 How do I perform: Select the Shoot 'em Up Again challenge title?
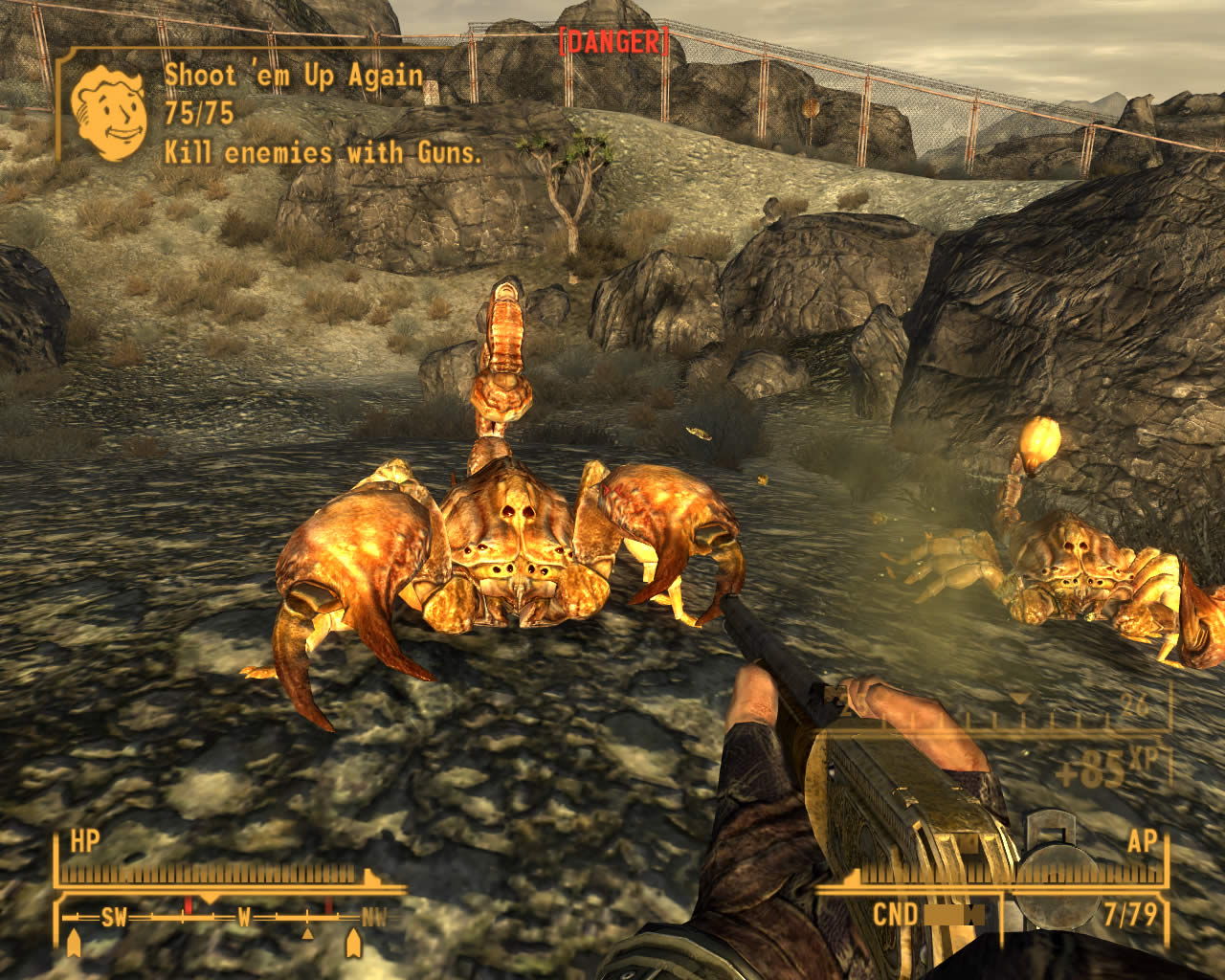(293, 76)
